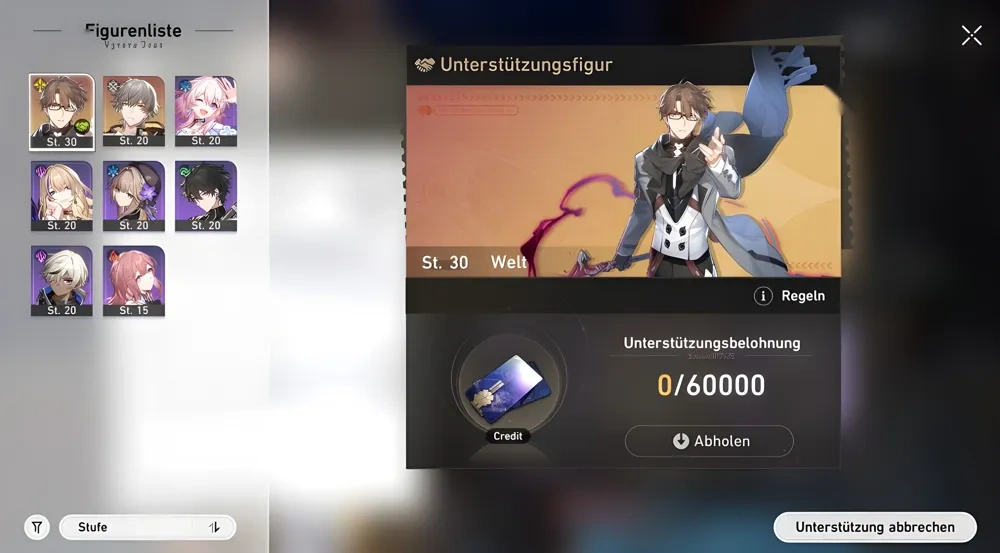Open the funnel filter for the character list
The image size is (1000, 553).
coord(37,527)
